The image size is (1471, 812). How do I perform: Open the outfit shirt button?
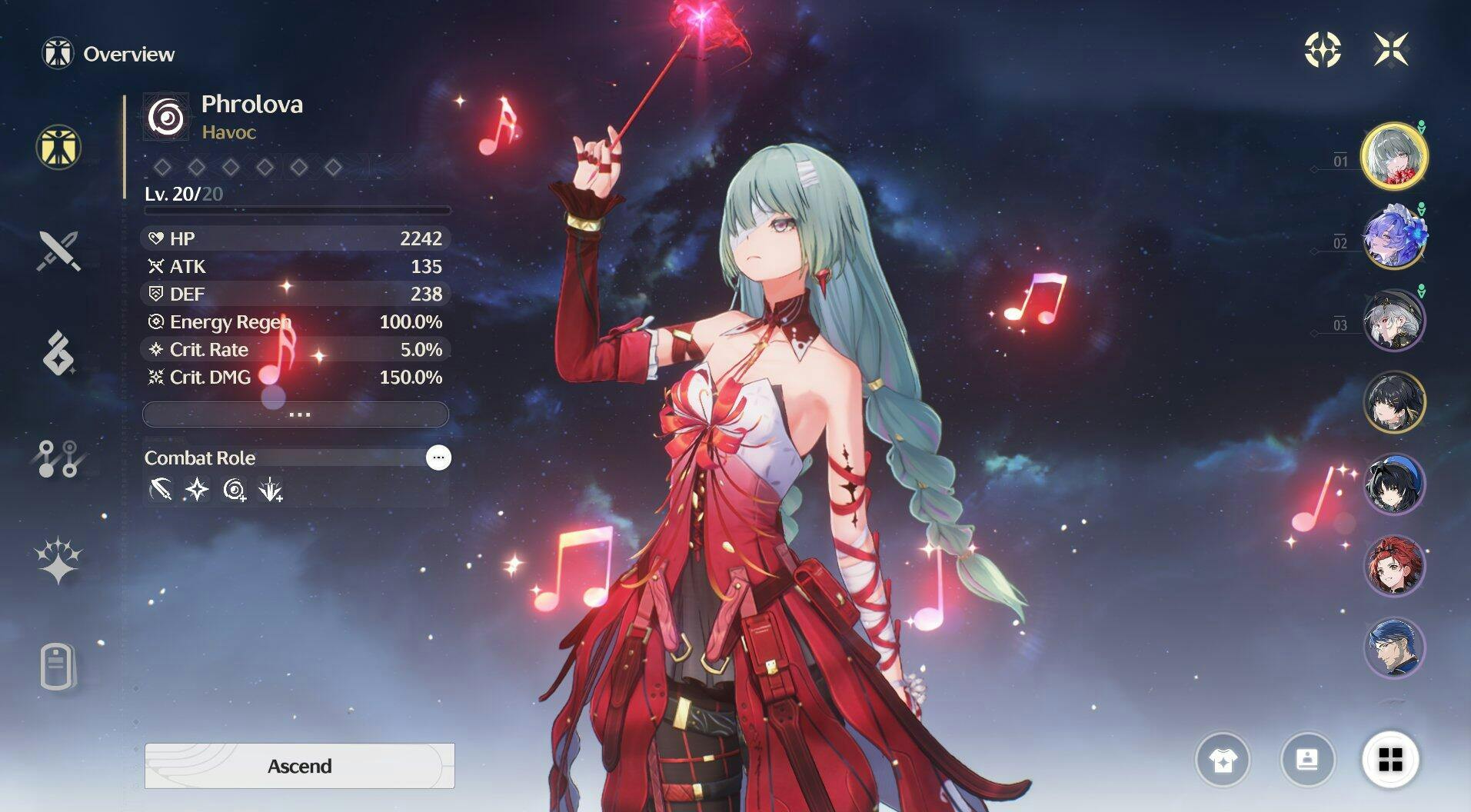[x=1223, y=760]
